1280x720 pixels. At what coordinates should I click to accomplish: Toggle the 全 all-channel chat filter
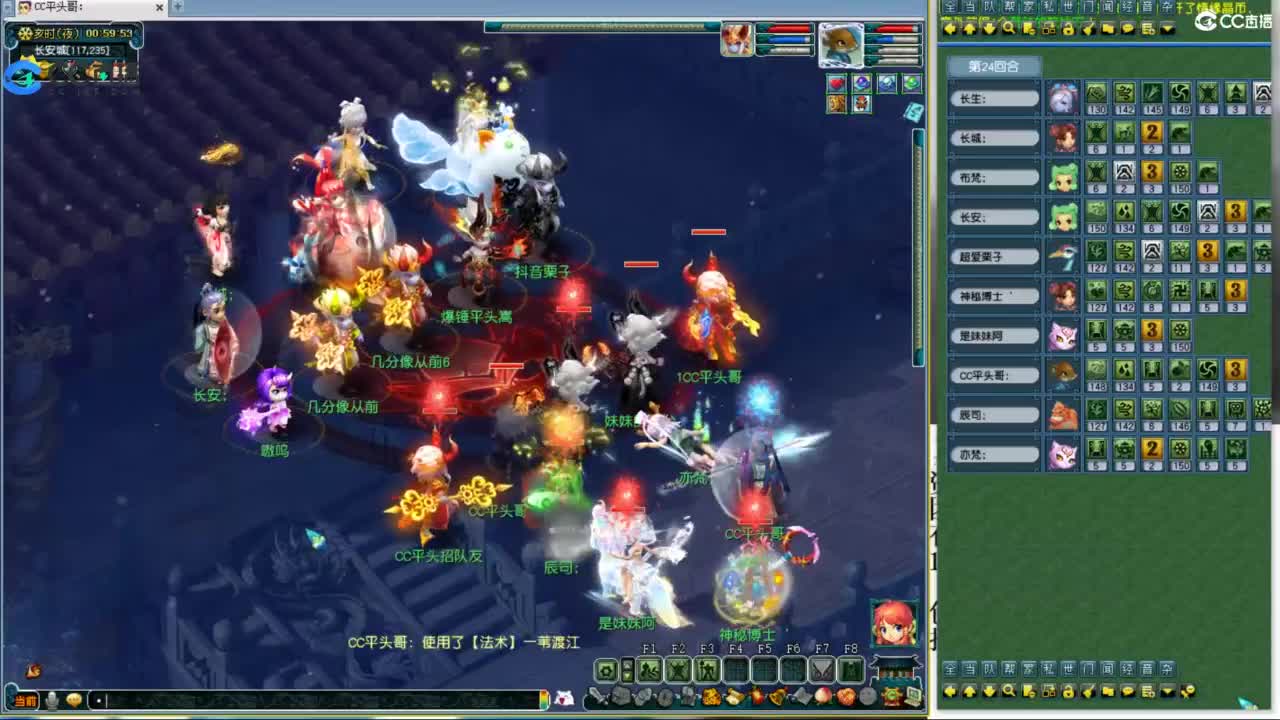[x=950, y=8]
